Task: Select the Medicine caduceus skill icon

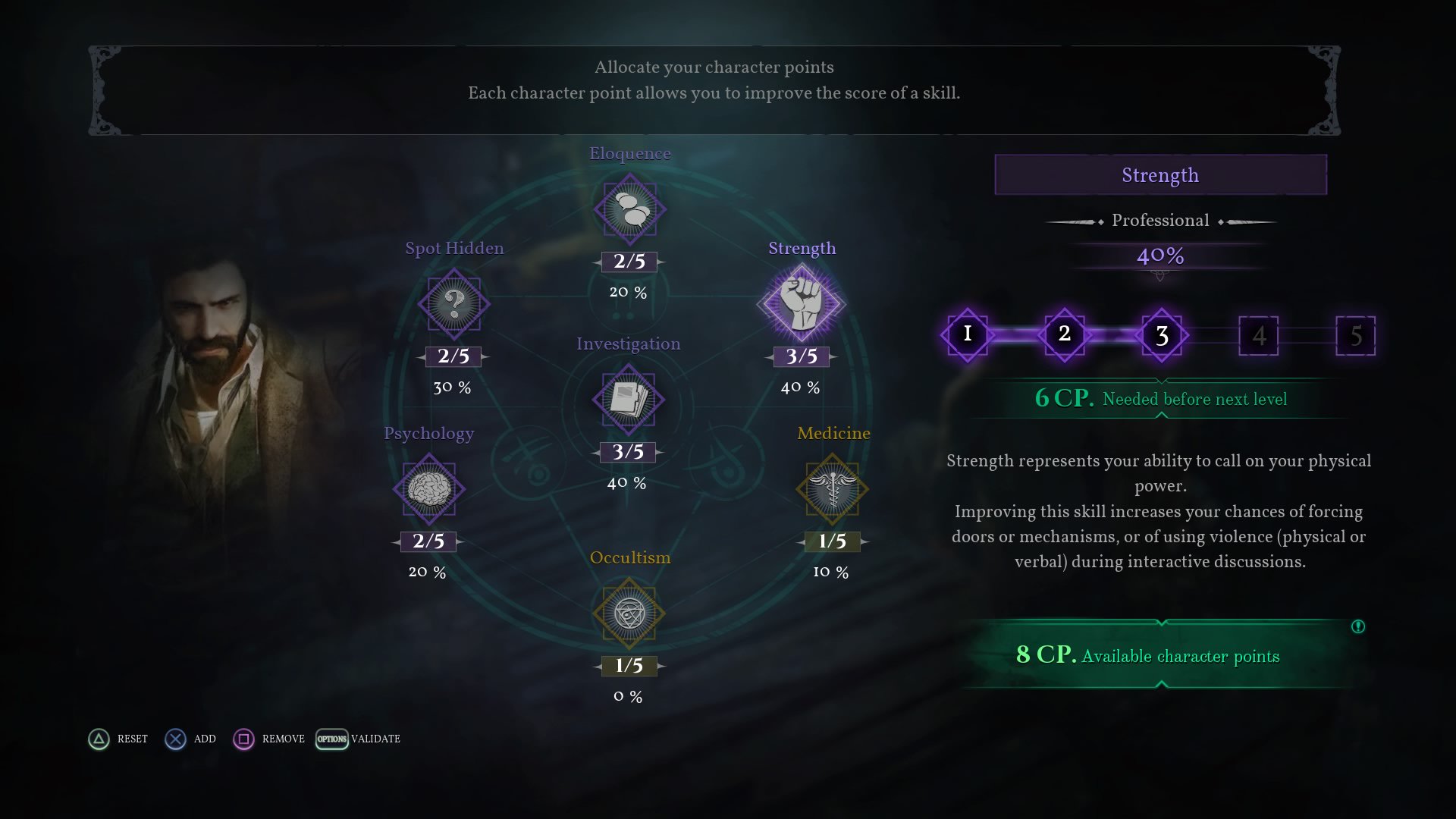Action: tap(832, 489)
